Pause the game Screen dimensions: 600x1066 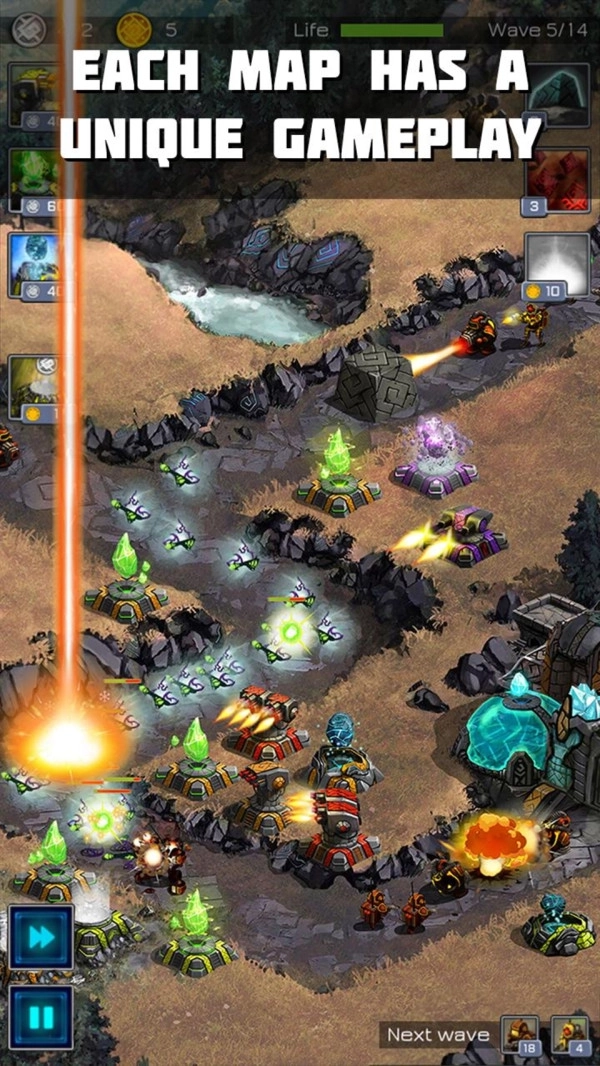pos(41,1018)
